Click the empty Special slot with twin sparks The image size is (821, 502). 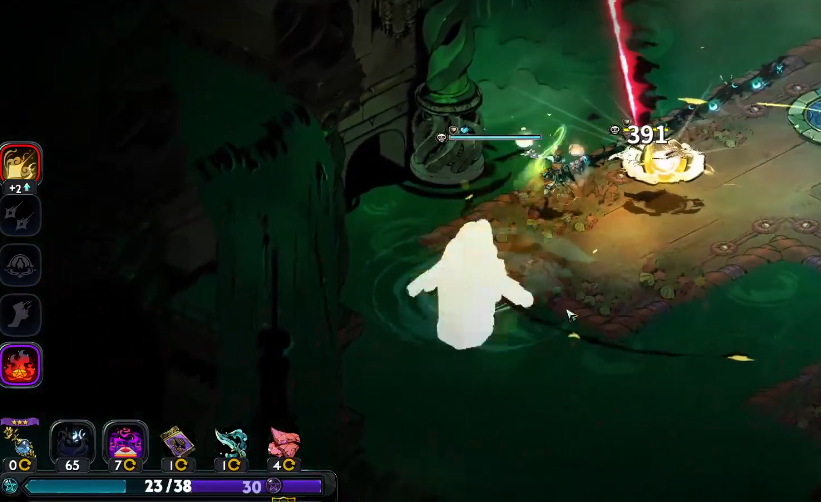click(20, 215)
